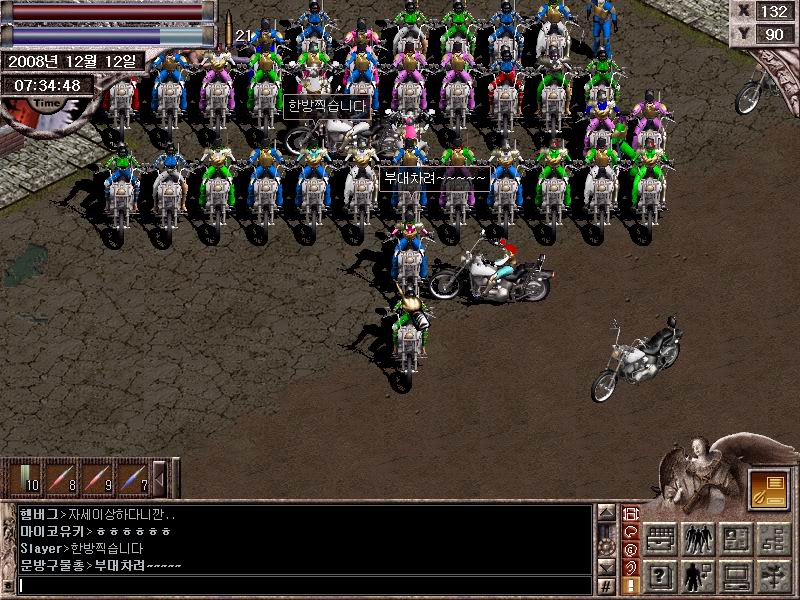Open the skill tree diagram panel
This screenshot has height=600, width=800.
click(772, 540)
